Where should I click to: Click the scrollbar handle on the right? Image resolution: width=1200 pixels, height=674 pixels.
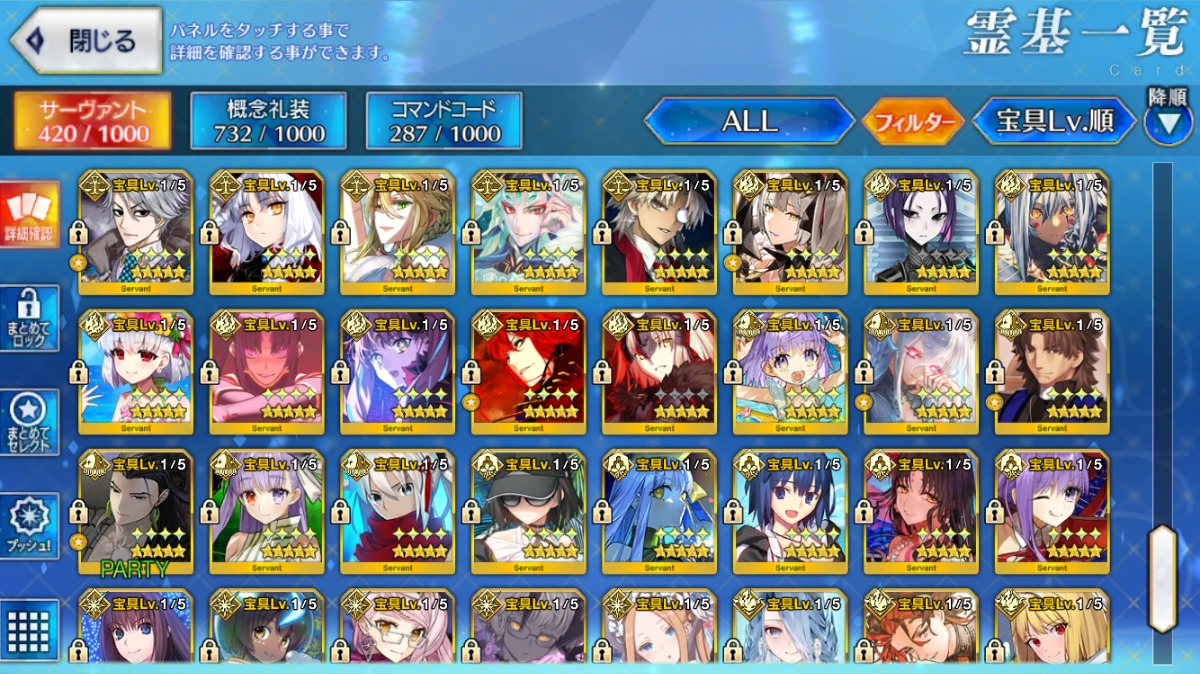click(1162, 577)
